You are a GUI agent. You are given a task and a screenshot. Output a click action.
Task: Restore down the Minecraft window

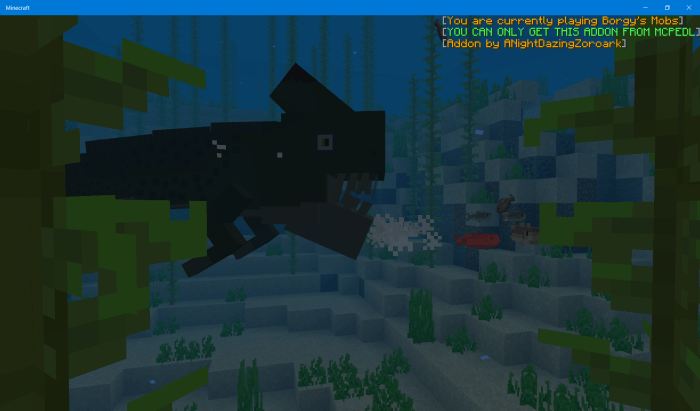pos(667,7)
